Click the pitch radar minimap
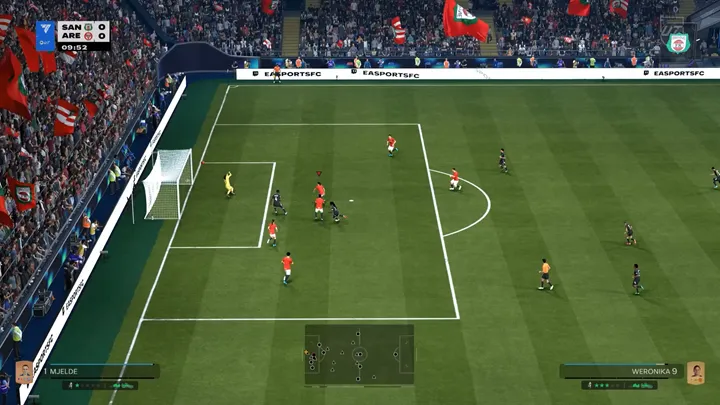720x405 pixels. [x=359, y=354]
